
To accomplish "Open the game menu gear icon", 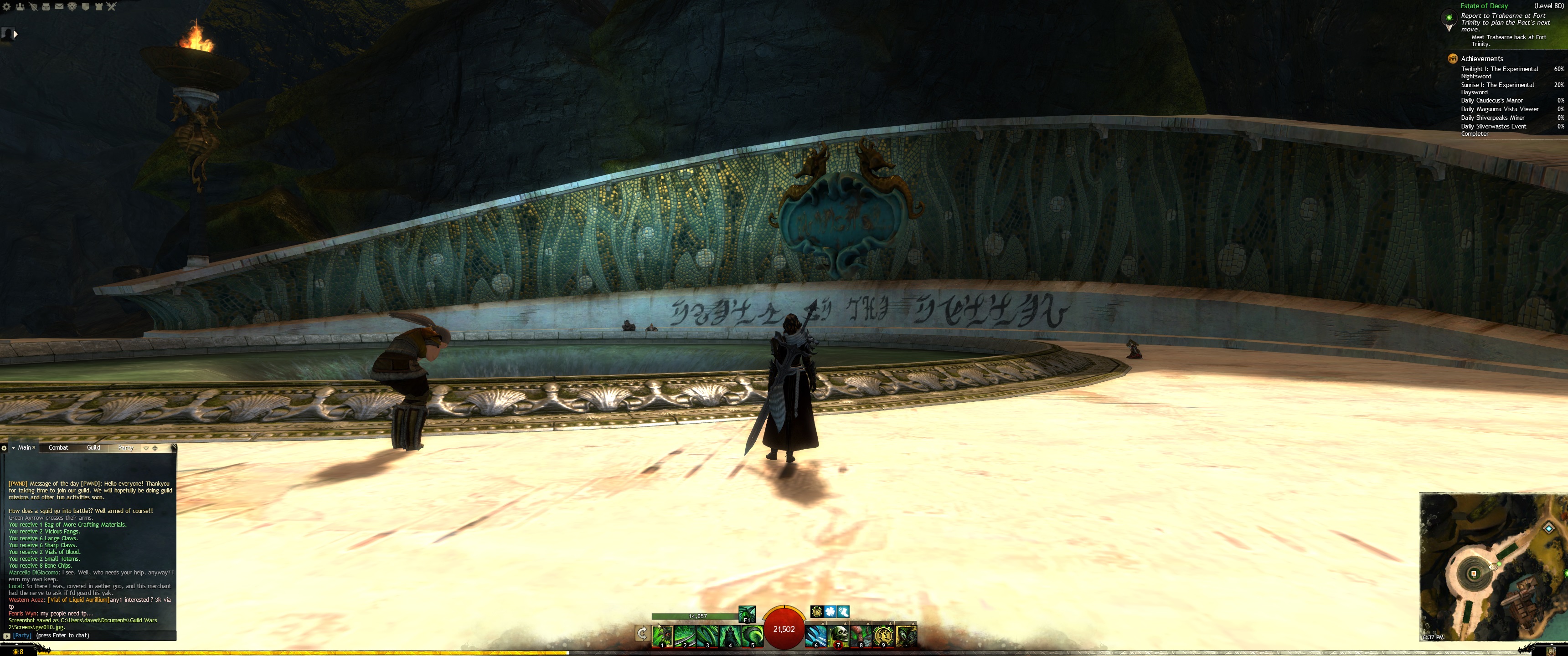I will [x=7, y=7].
